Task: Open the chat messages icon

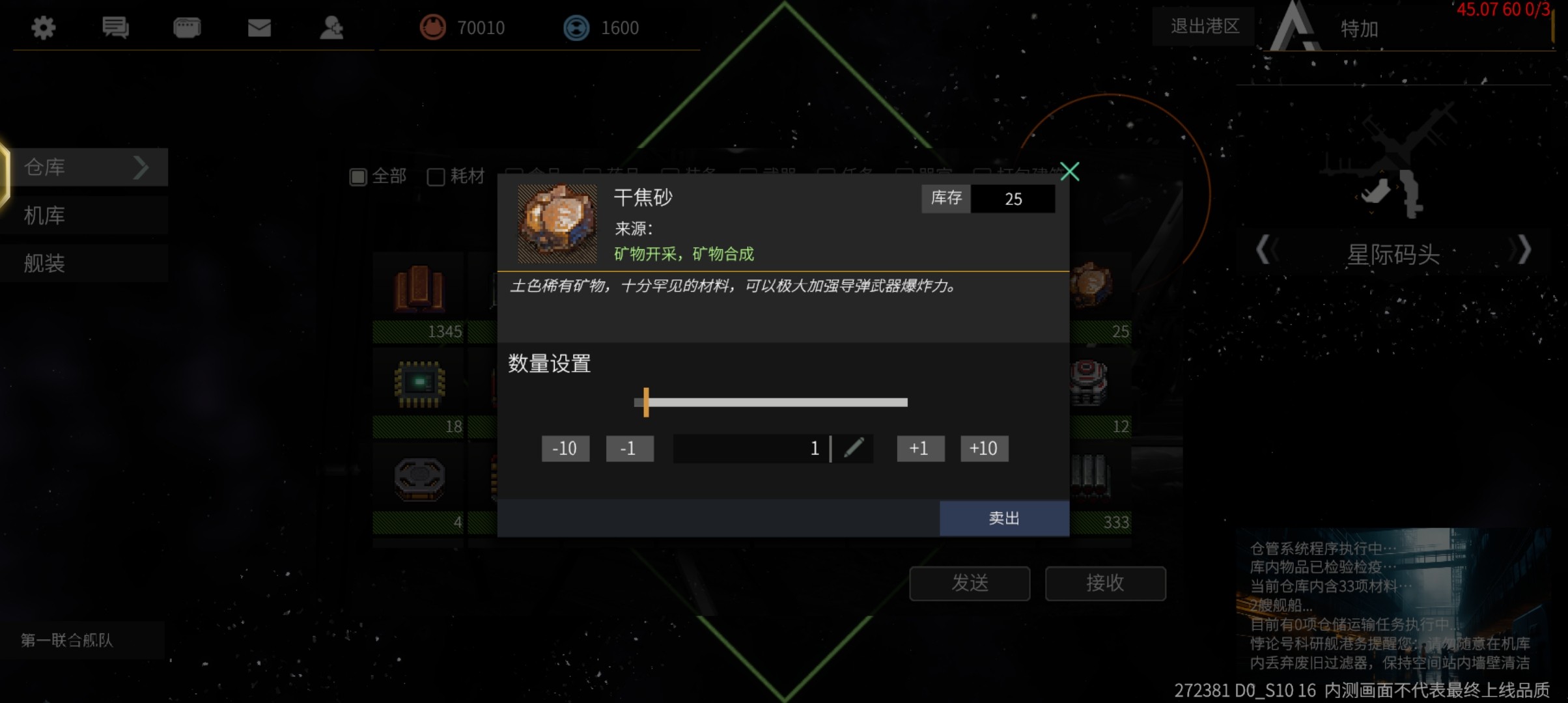Action: (115, 27)
